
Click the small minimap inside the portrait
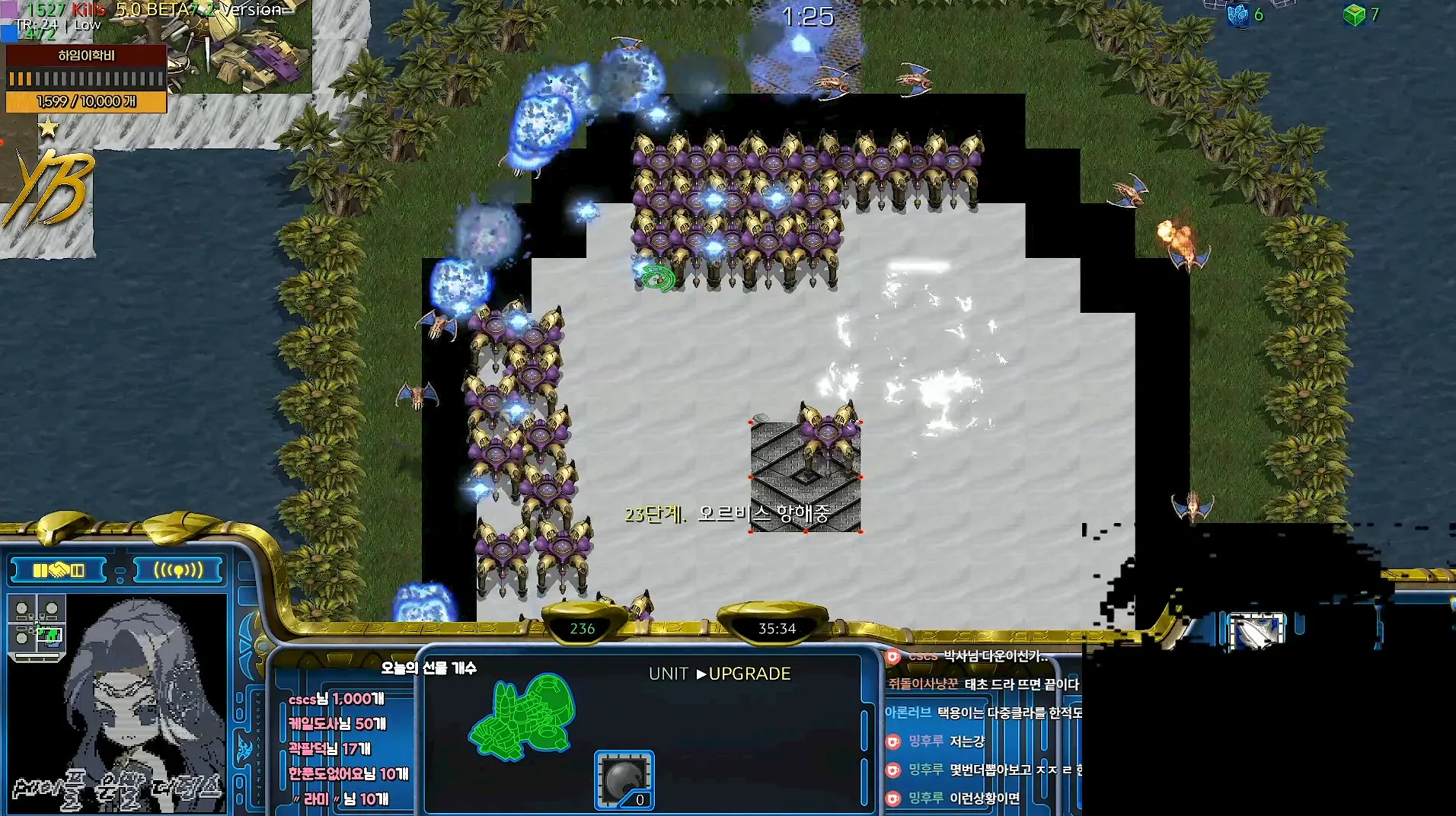click(x=37, y=626)
